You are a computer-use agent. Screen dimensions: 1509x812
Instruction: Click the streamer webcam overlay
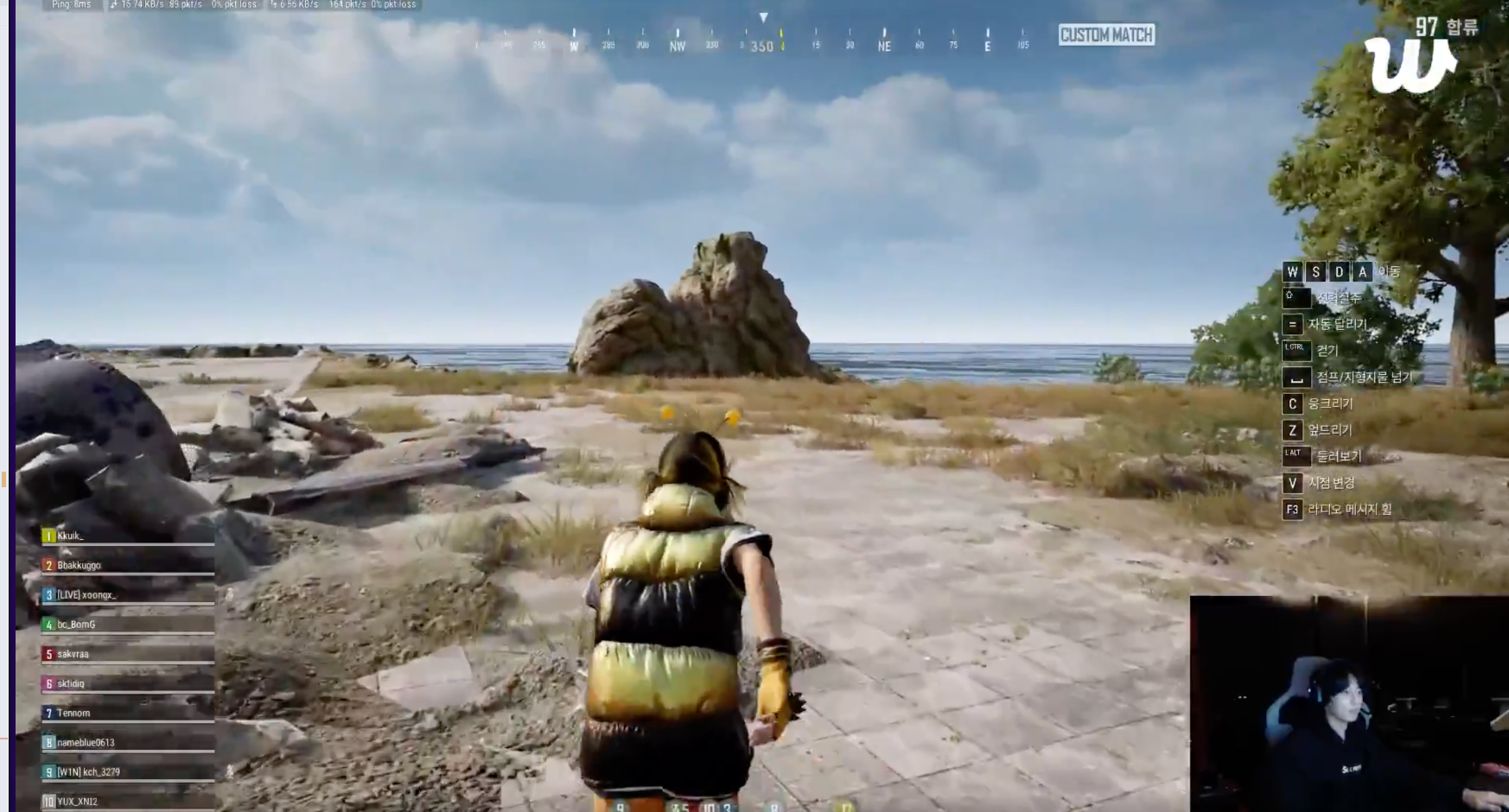pos(1348,703)
